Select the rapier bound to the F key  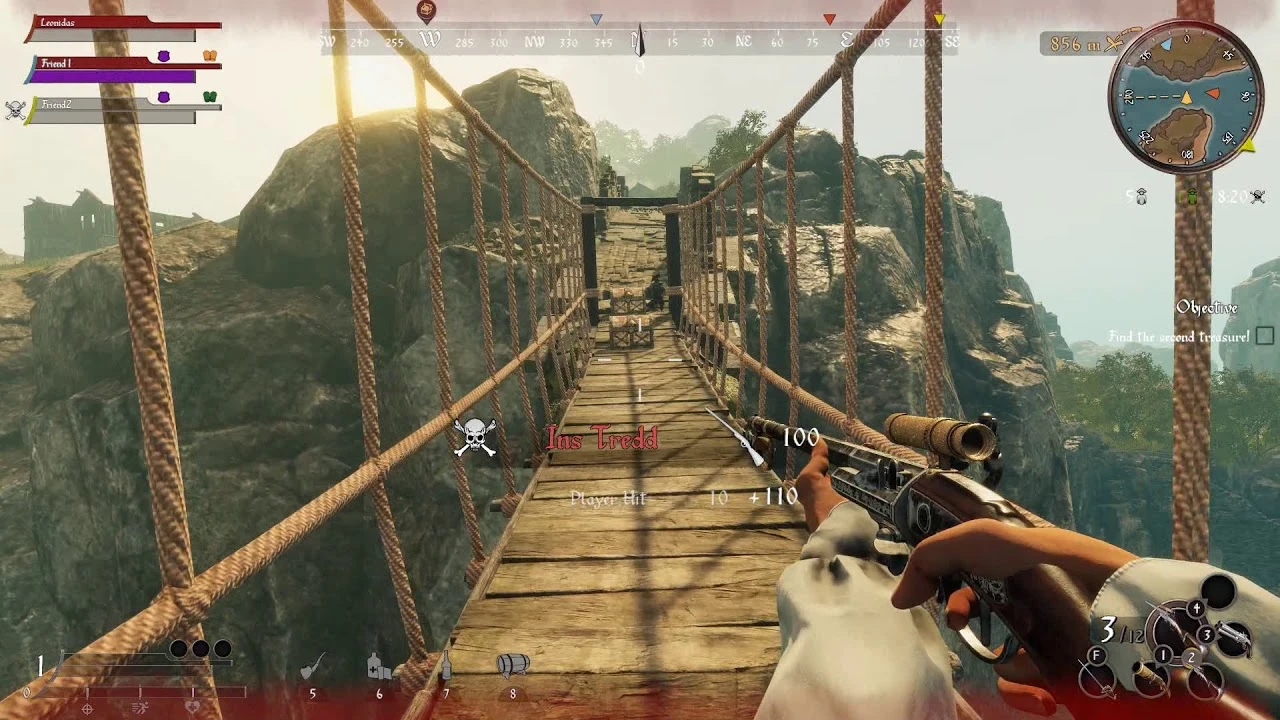(1097, 677)
